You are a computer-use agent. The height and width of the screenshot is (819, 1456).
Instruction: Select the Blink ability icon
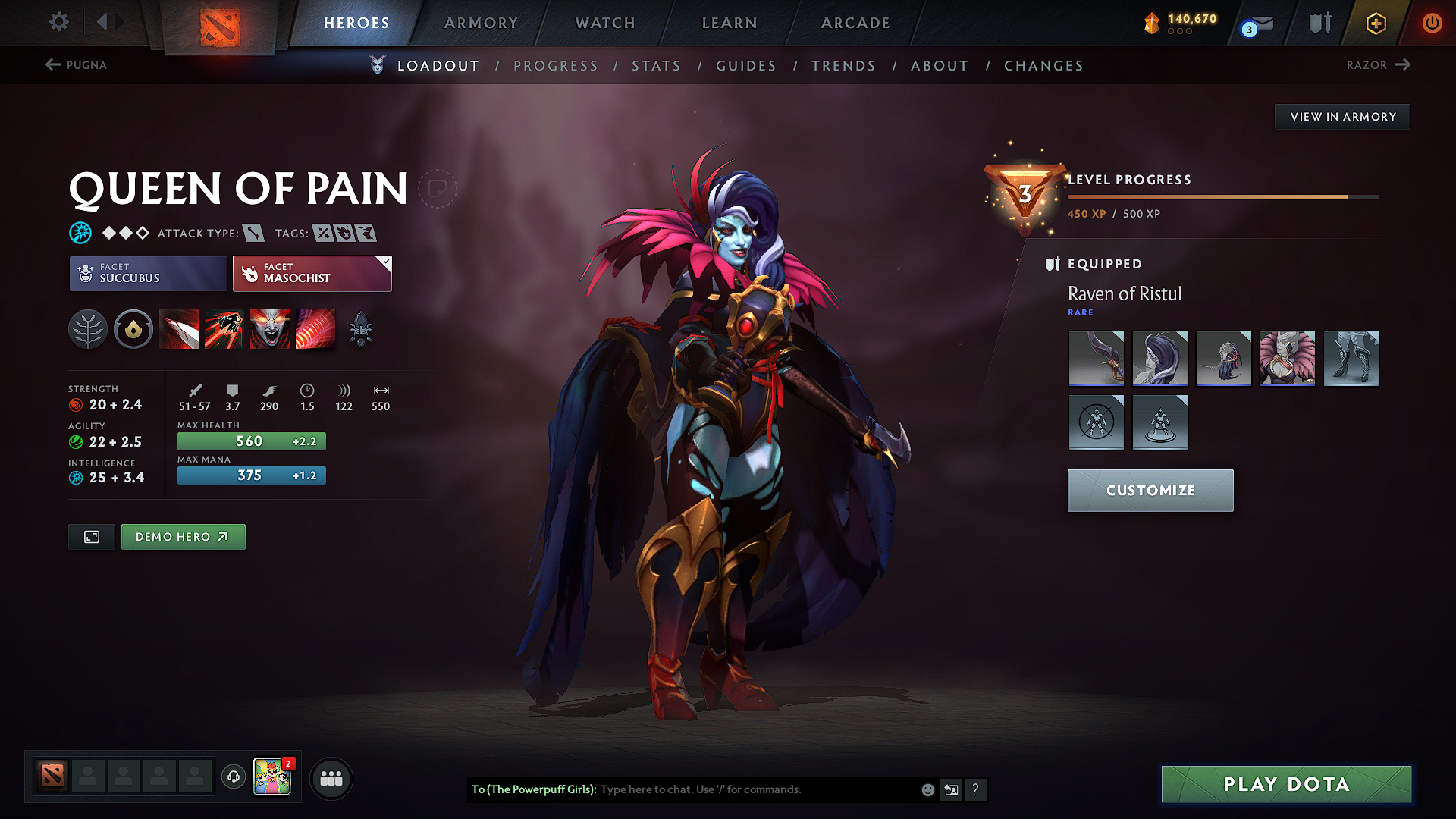click(224, 328)
